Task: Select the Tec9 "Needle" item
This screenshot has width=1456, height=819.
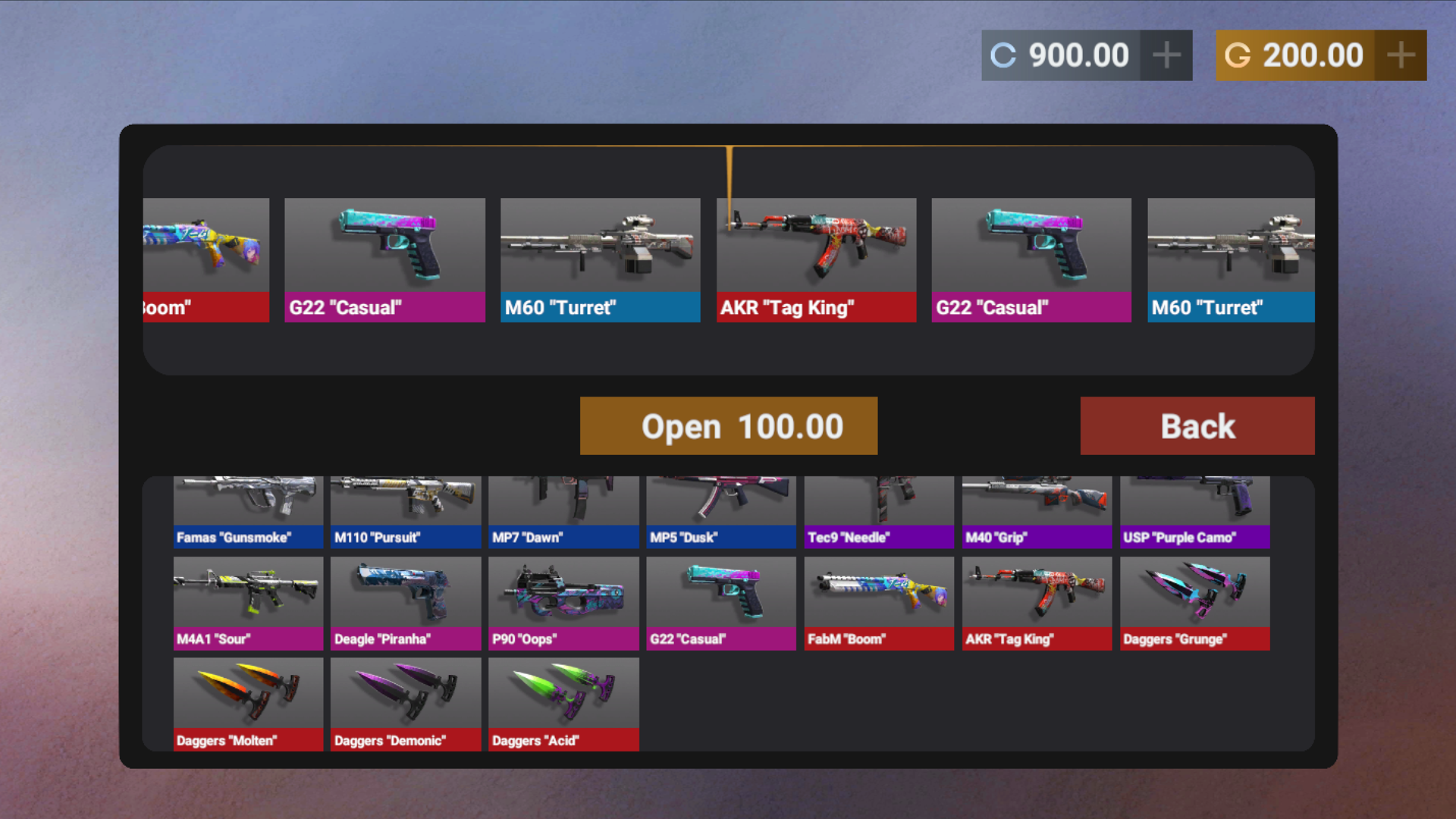Action: click(x=879, y=508)
